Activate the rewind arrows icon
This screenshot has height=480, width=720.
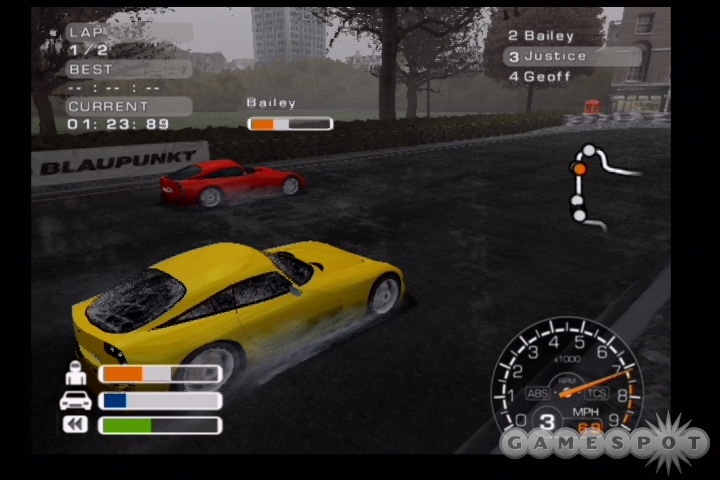[76, 425]
